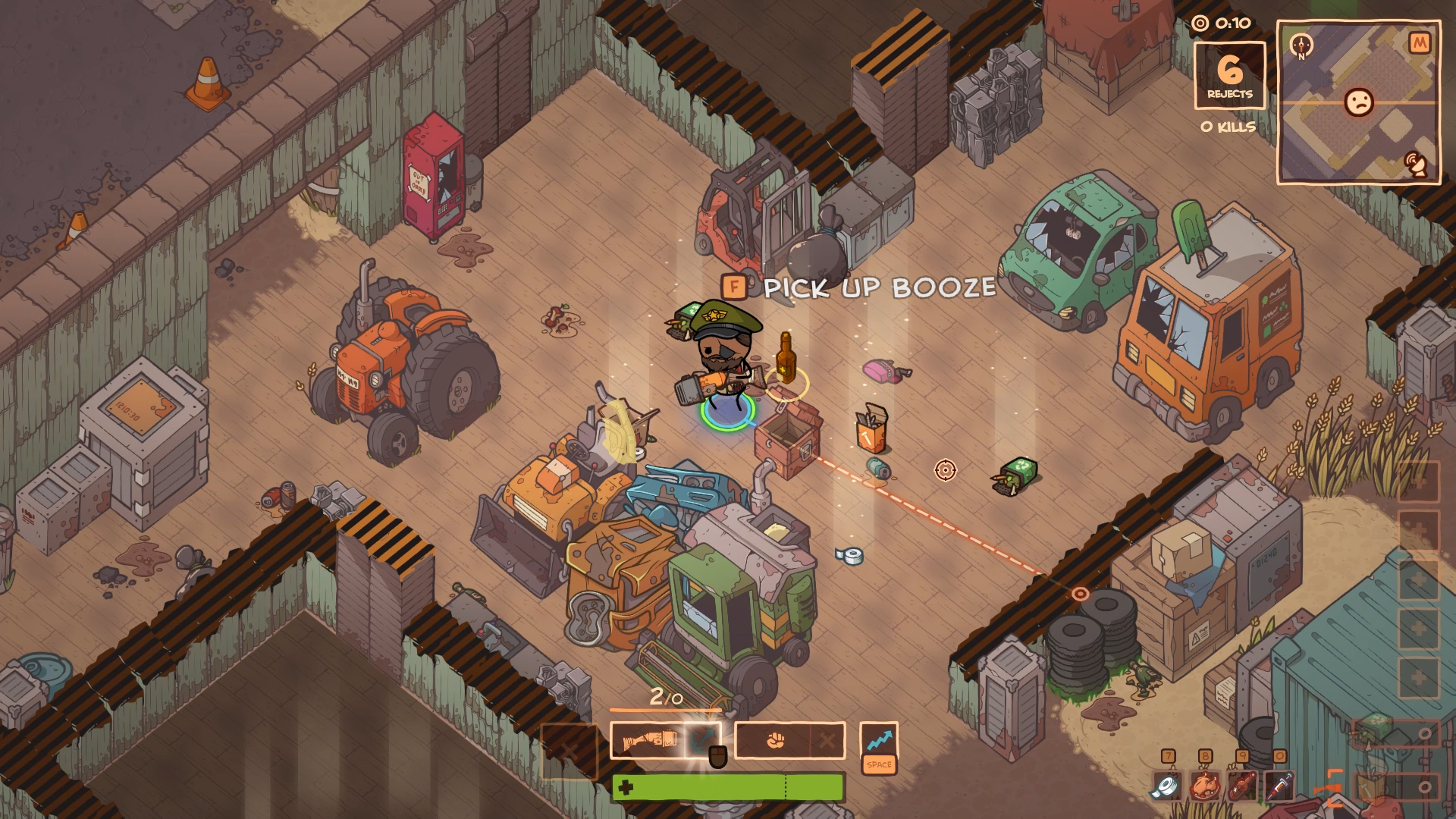Viewport: 1456px width, 819px height.
Task: Use the shiv weapon in hotbar slot 9
Action: tap(1244, 787)
